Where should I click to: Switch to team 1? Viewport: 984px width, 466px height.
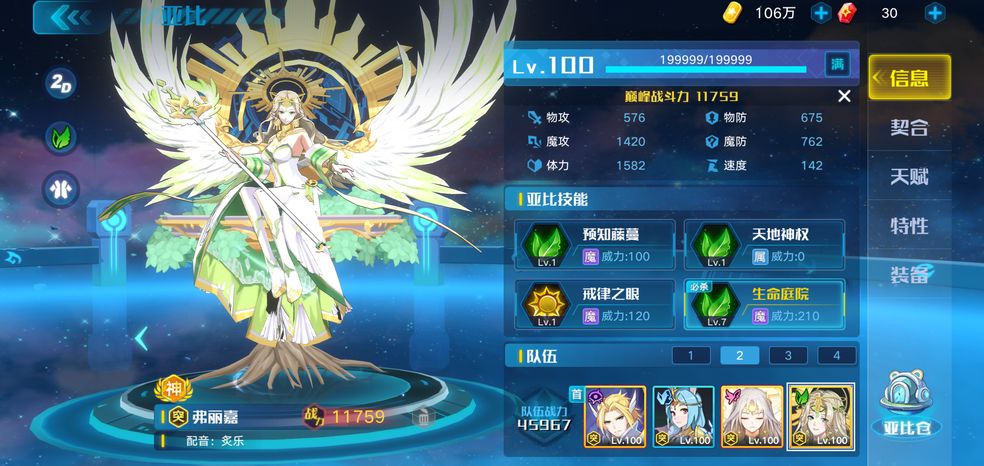(x=691, y=355)
